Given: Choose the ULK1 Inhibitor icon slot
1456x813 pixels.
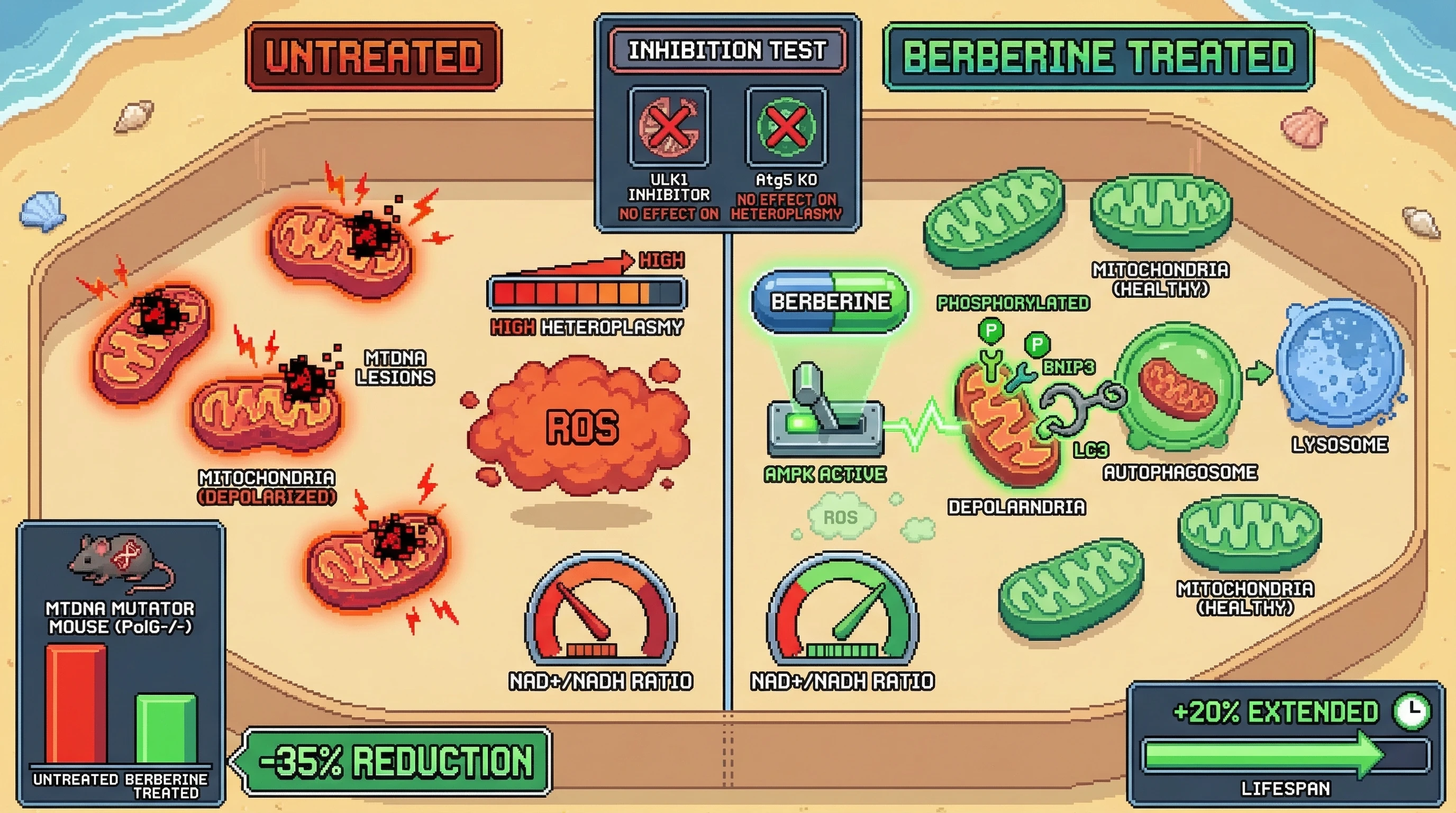Looking at the screenshot, I should (x=669, y=127).
